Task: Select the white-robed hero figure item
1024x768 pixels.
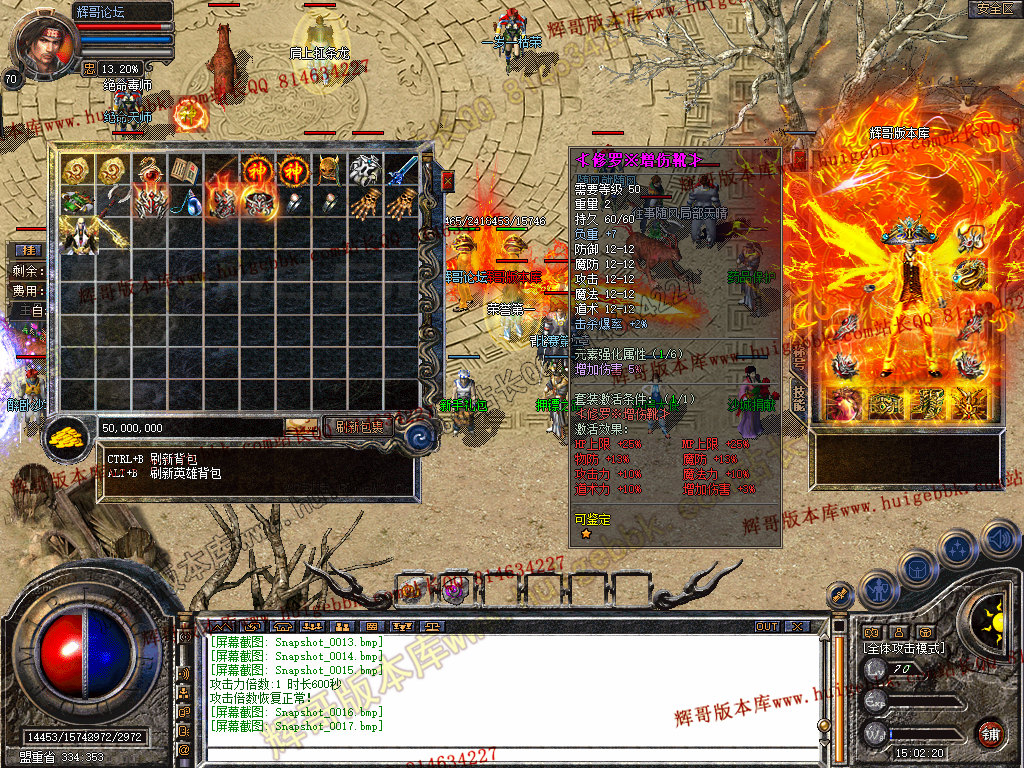Action: click(76, 236)
